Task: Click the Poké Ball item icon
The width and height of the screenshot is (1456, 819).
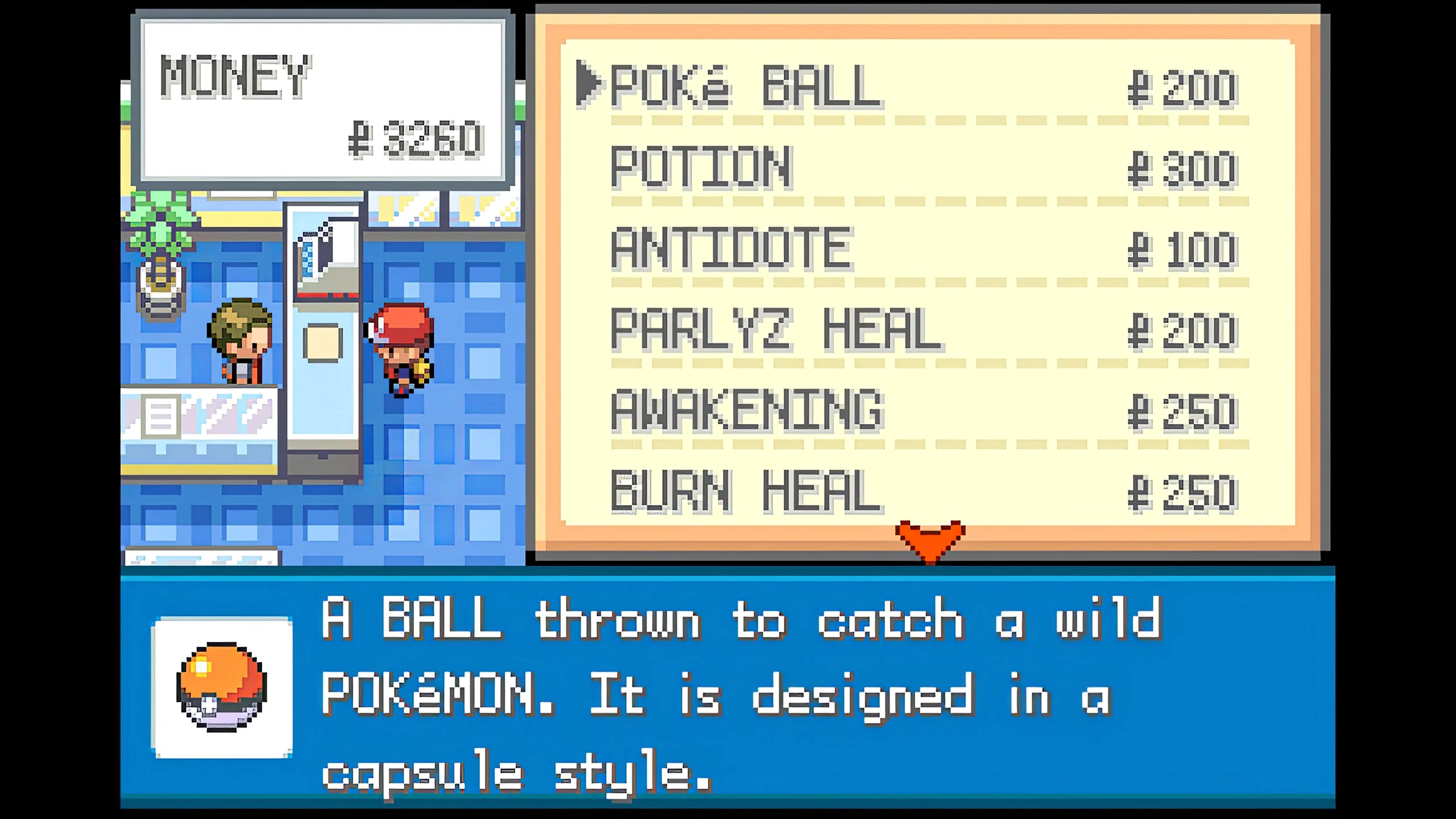Action: click(x=218, y=686)
